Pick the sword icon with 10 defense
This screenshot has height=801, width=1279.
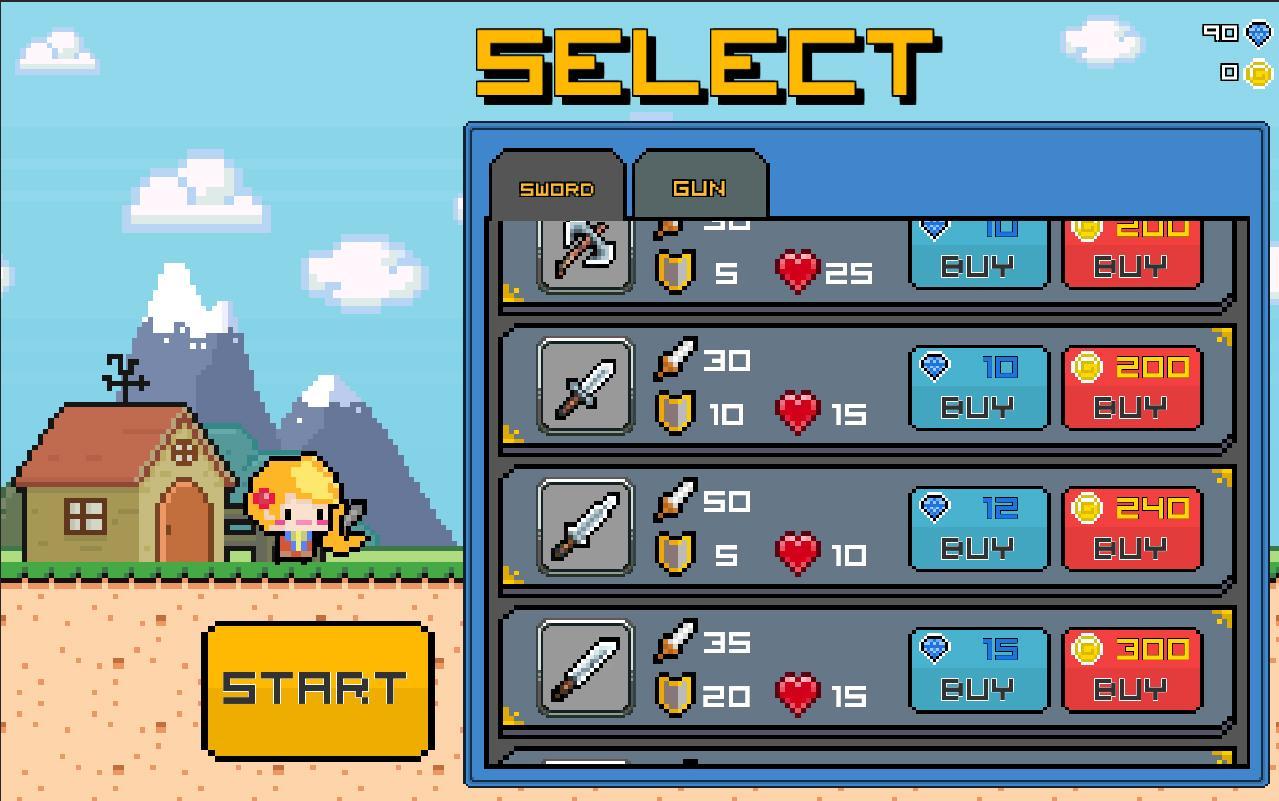coord(585,387)
